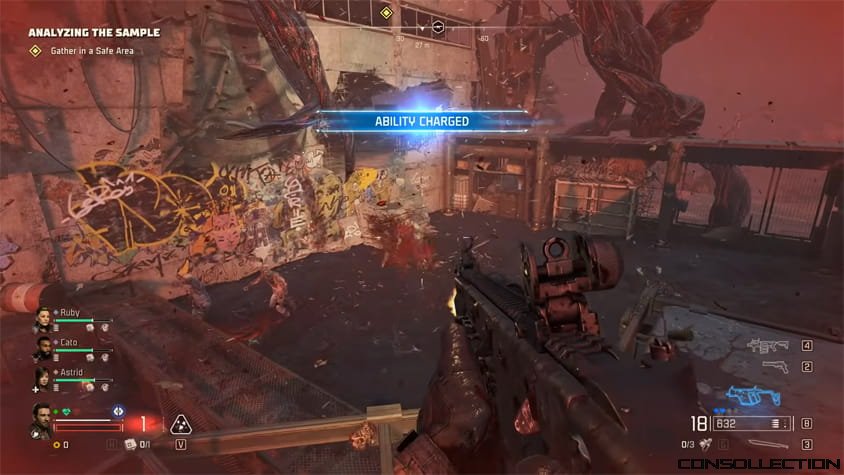Viewport: 844px width, 475px height.
Task: Select the Analyzing the Sample objective tracker
Action: point(94,32)
